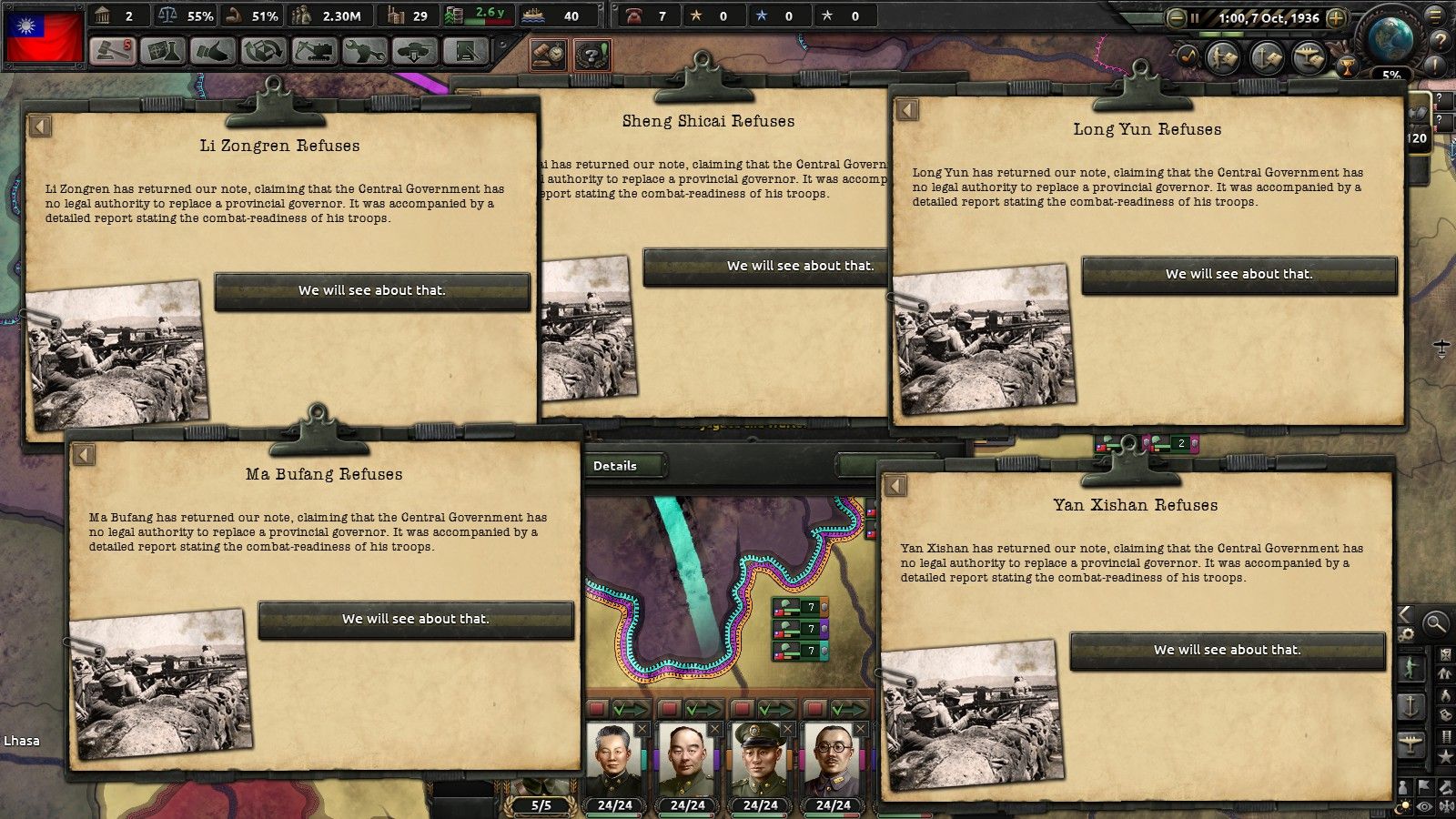This screenshot has width=1456, height=819.
Task: Open the construction tab excavator icon
Action: [312, 52]
